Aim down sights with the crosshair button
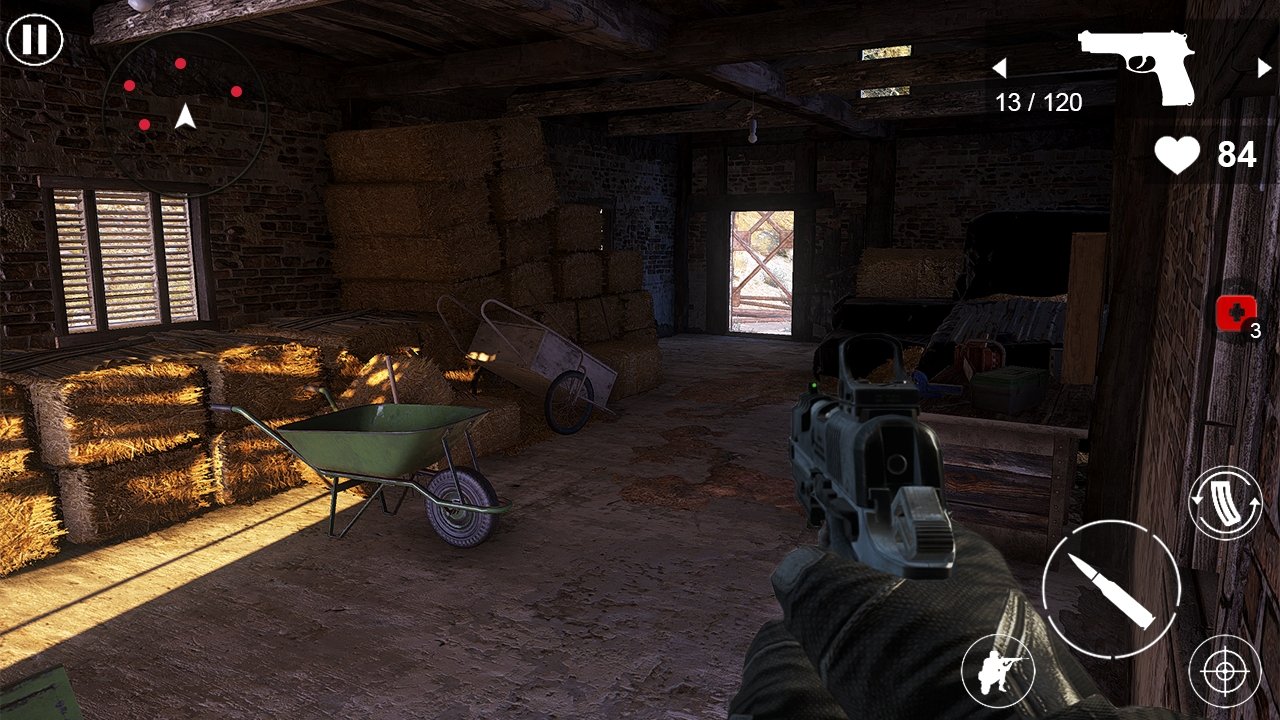The width and height of the screenshot is (1280, 720). tap(1225, 671)
